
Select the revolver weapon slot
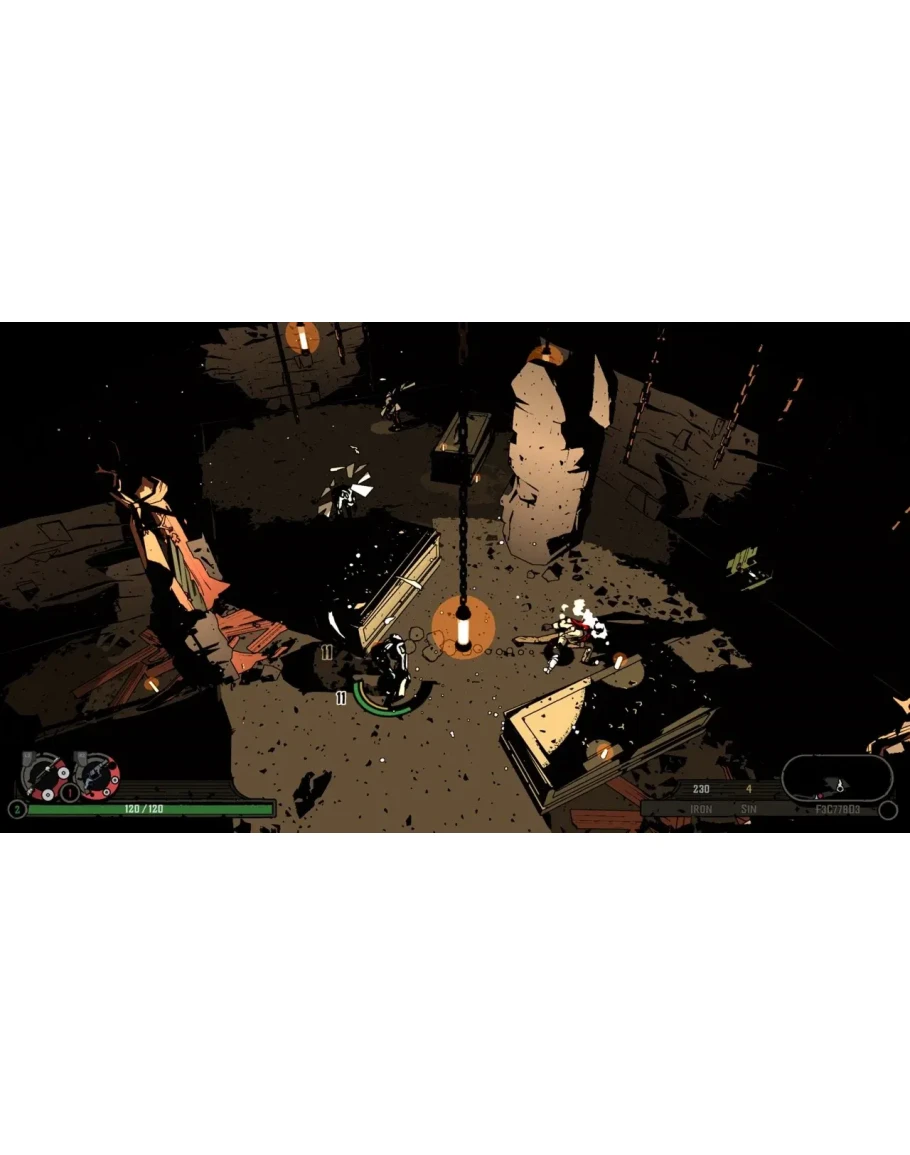(98, 775)
